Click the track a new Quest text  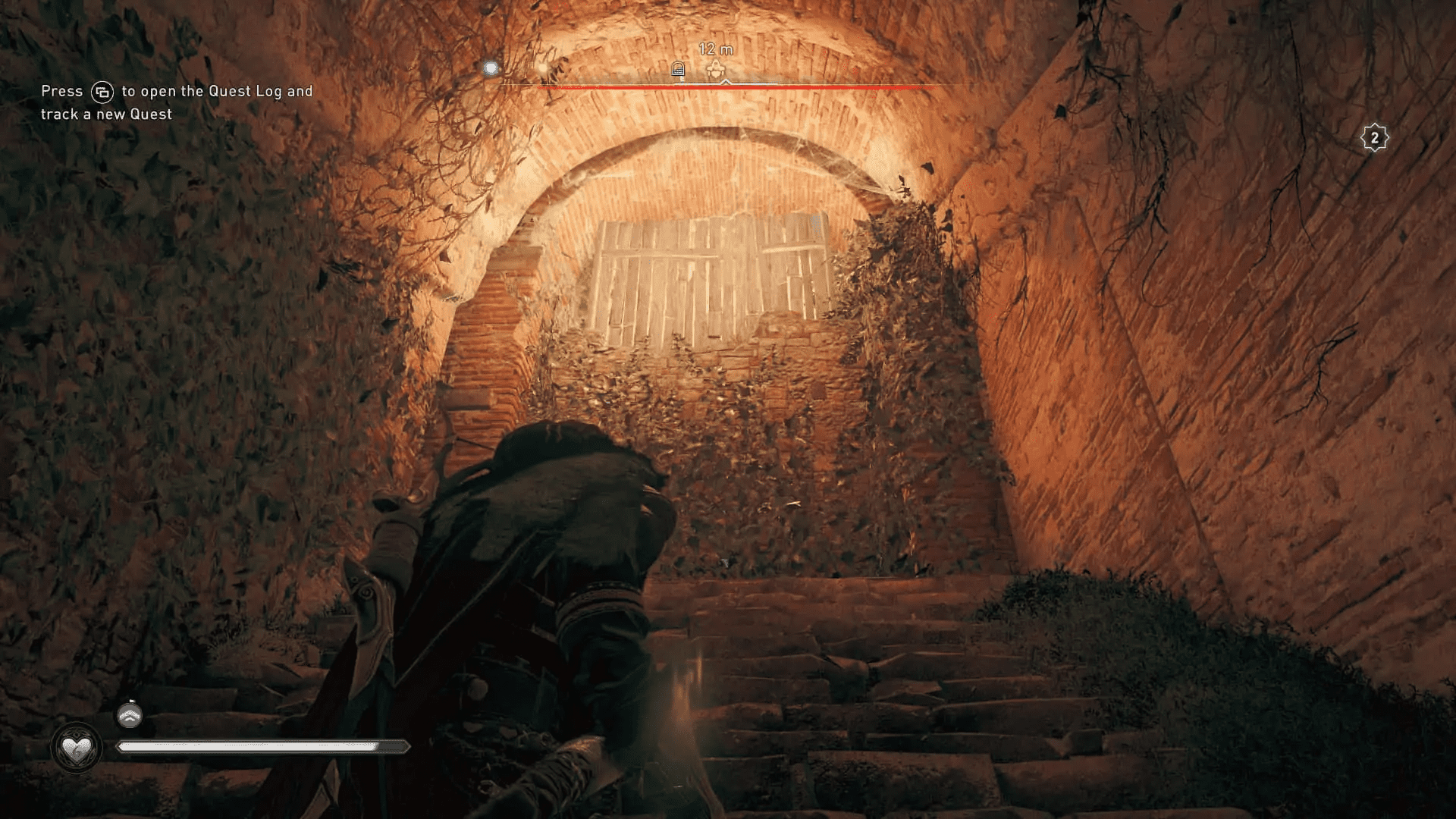point(106,114)
